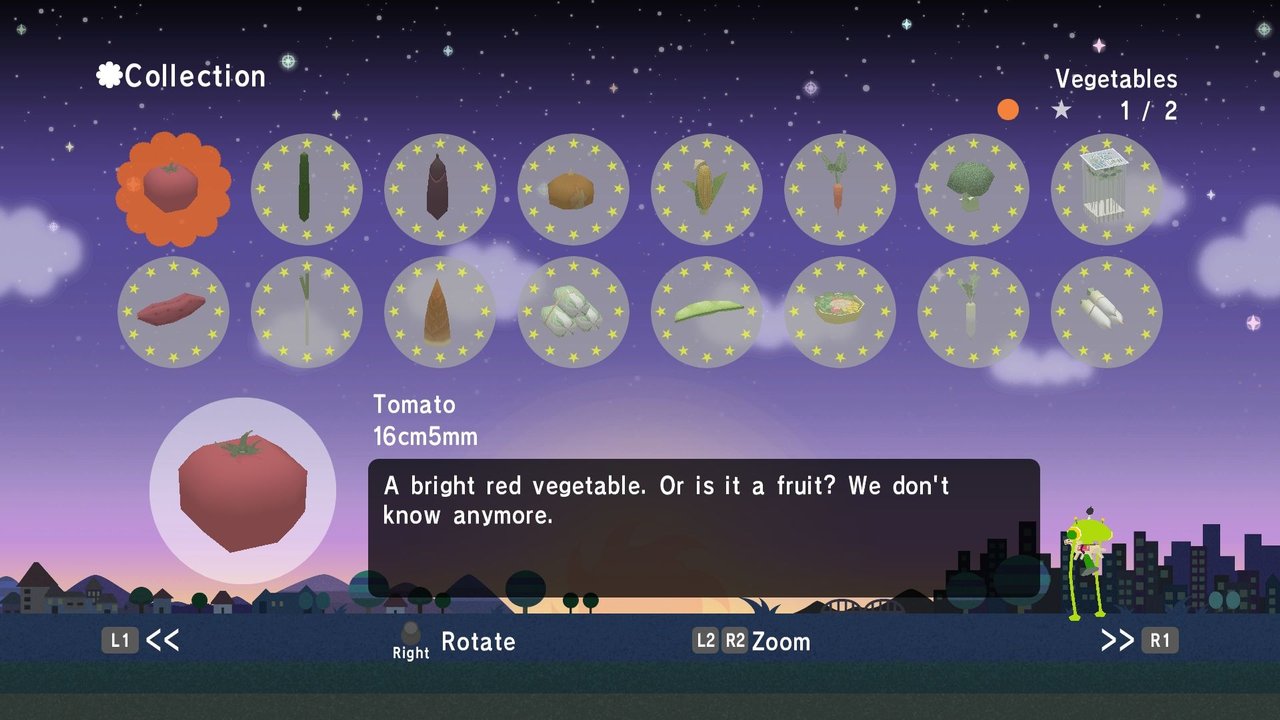The height and width of the screenshot is (720, 1280).
Task: Select the daikon radish collection icon
Action: [973, 311]
